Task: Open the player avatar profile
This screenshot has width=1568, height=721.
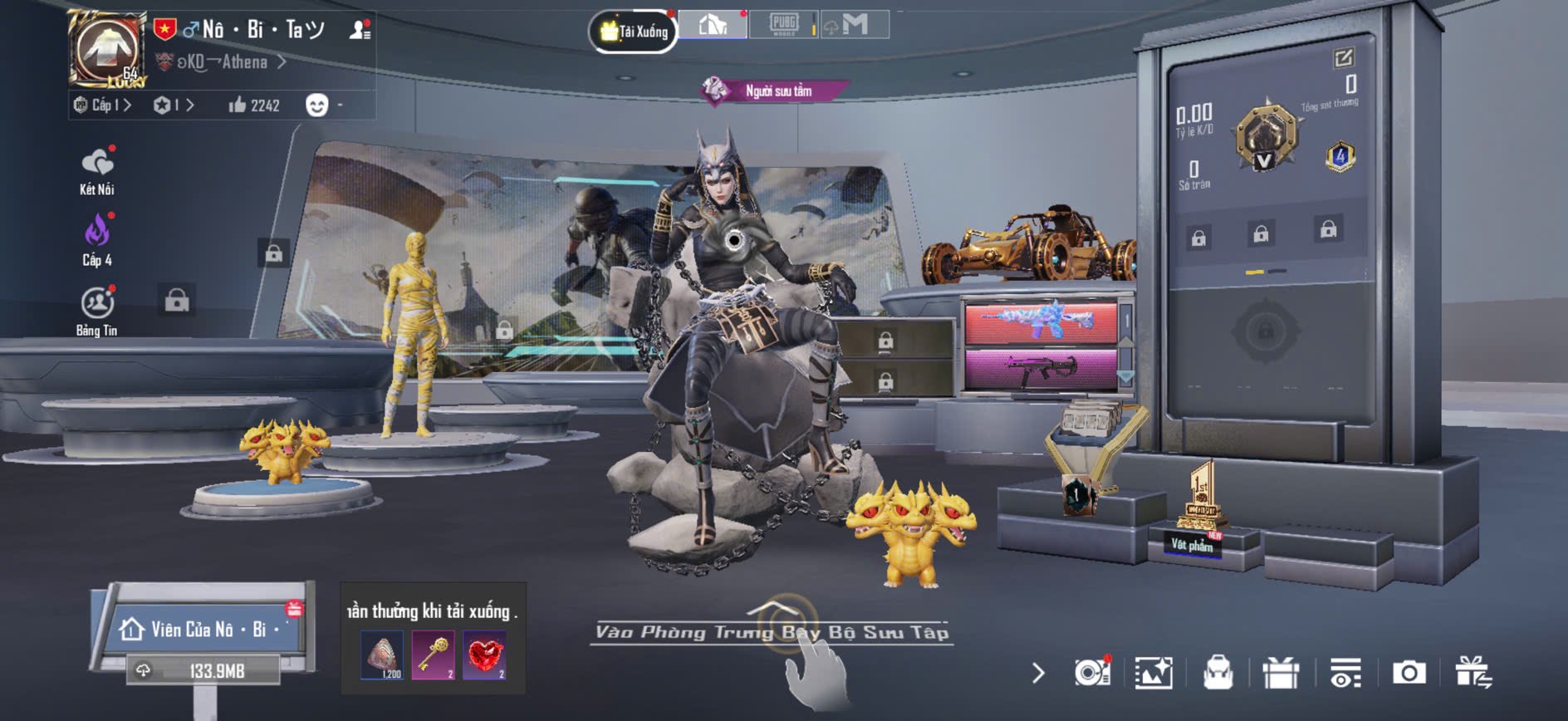Action: click(x=107, y=49)
